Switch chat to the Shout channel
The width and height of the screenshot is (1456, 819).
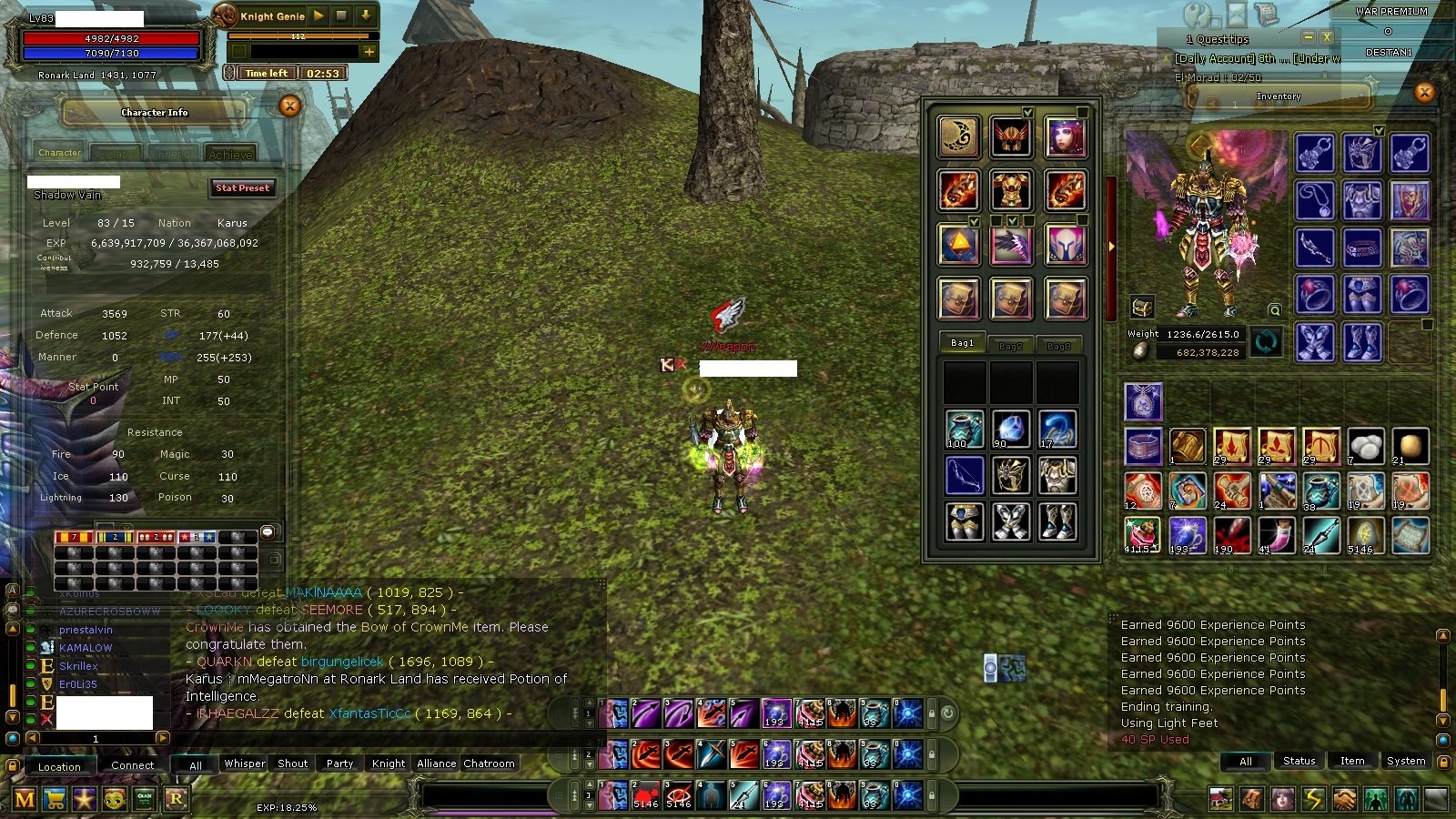tap(292, 763)
